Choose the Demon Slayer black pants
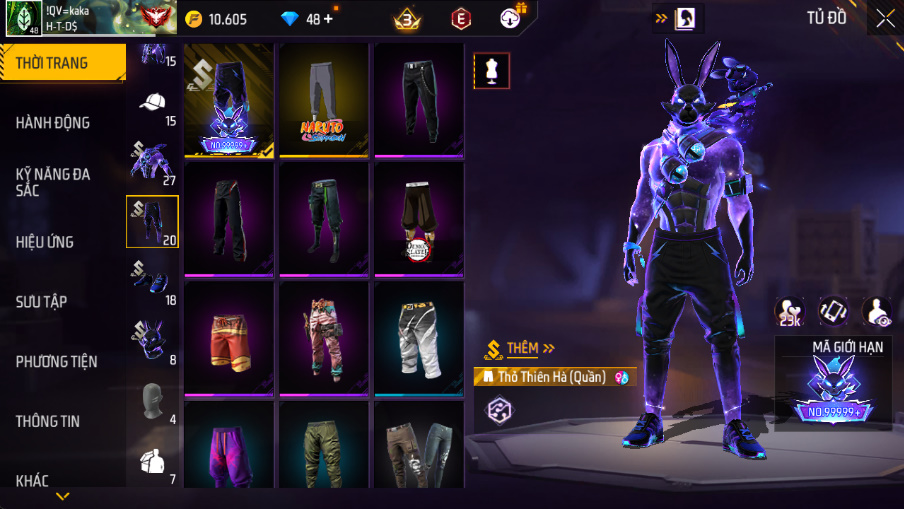This screenshot has width=904, height=509. point(418,218)
